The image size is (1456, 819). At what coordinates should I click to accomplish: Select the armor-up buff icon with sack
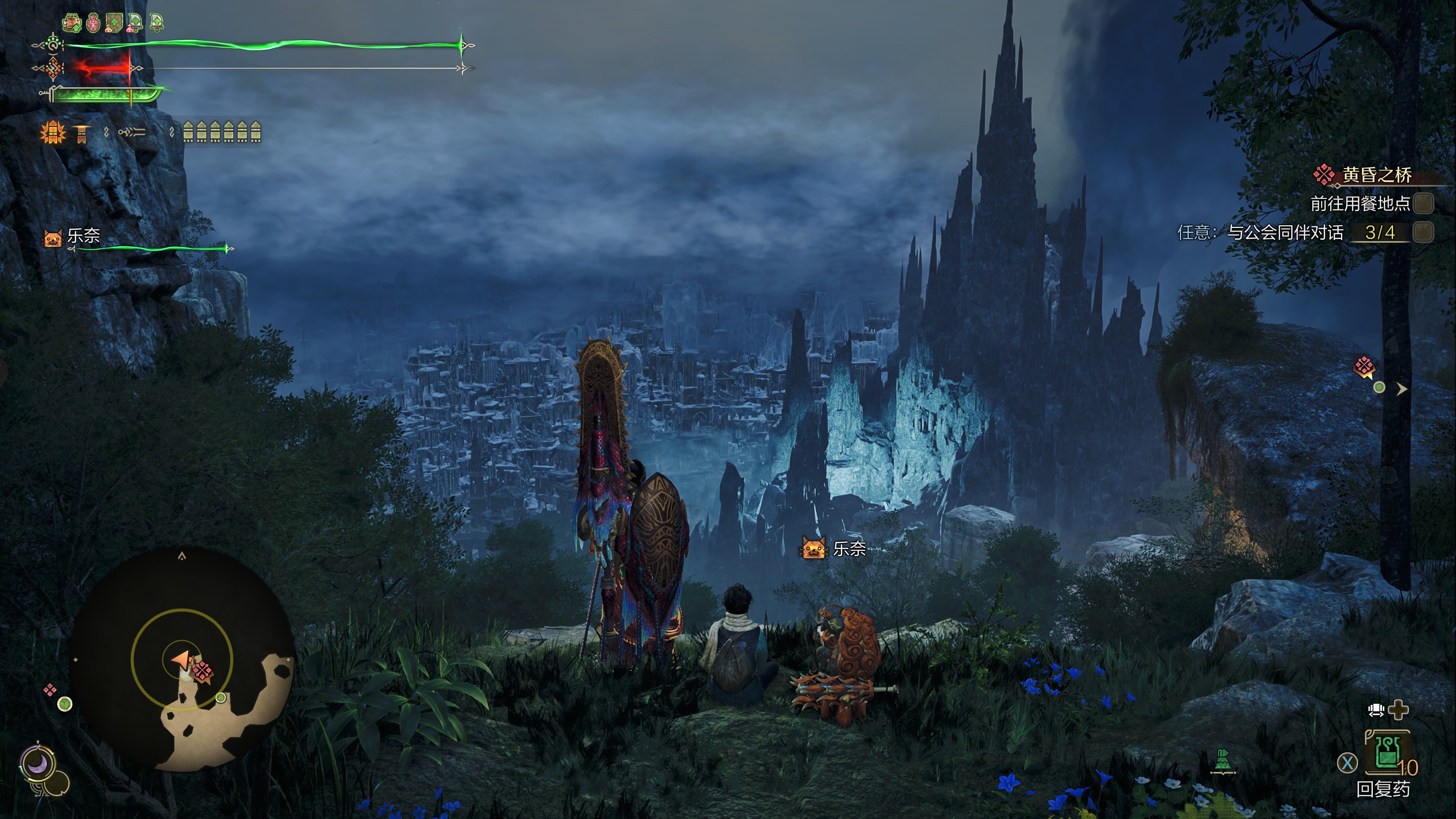(114, 23)
